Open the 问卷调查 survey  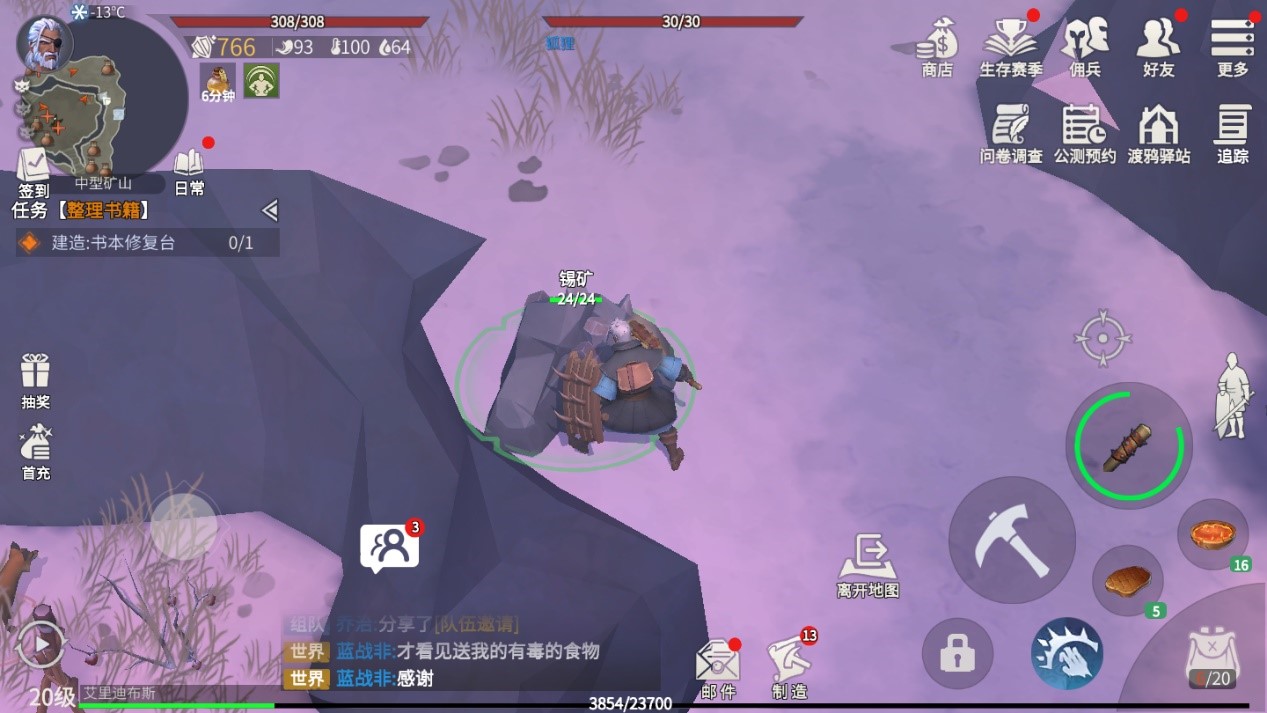pyautogui.click(x=1011, y=133)
